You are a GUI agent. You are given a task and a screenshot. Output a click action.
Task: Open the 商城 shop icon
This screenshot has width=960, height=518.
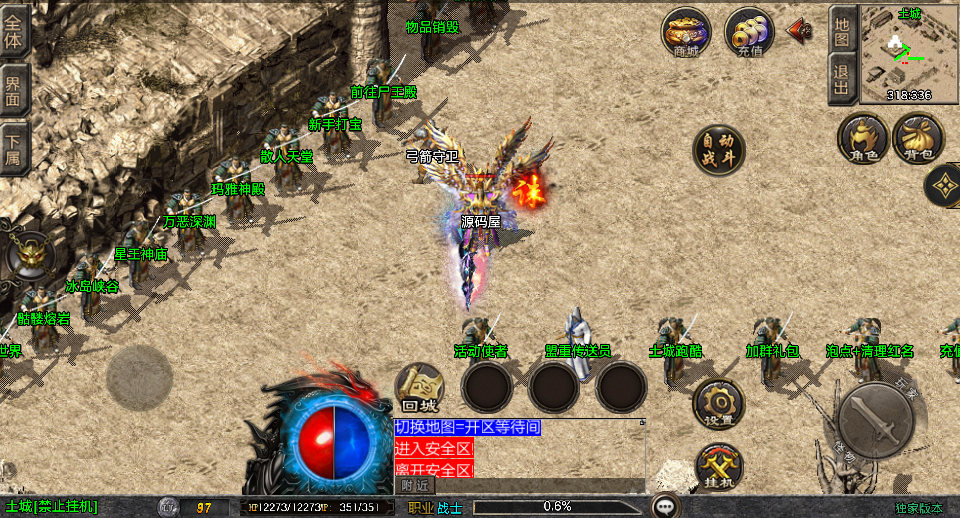(x=685, y=32)
